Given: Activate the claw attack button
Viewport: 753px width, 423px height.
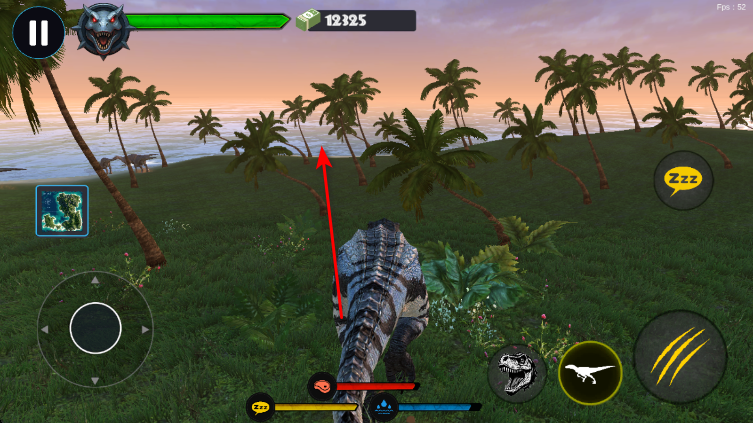Looking at the screenshot, I should tap(680, 357).
